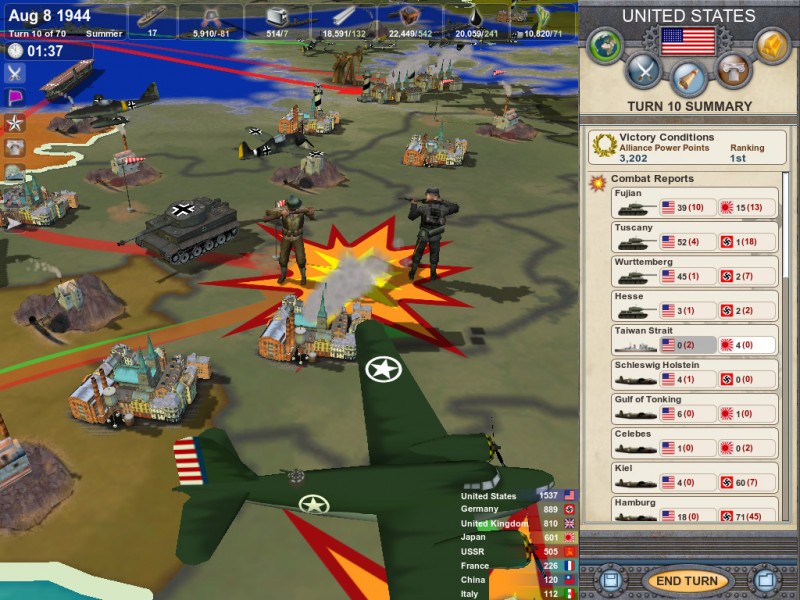The image size is (800, 600).
Task: Open the globe world view button
Action: 604,46
